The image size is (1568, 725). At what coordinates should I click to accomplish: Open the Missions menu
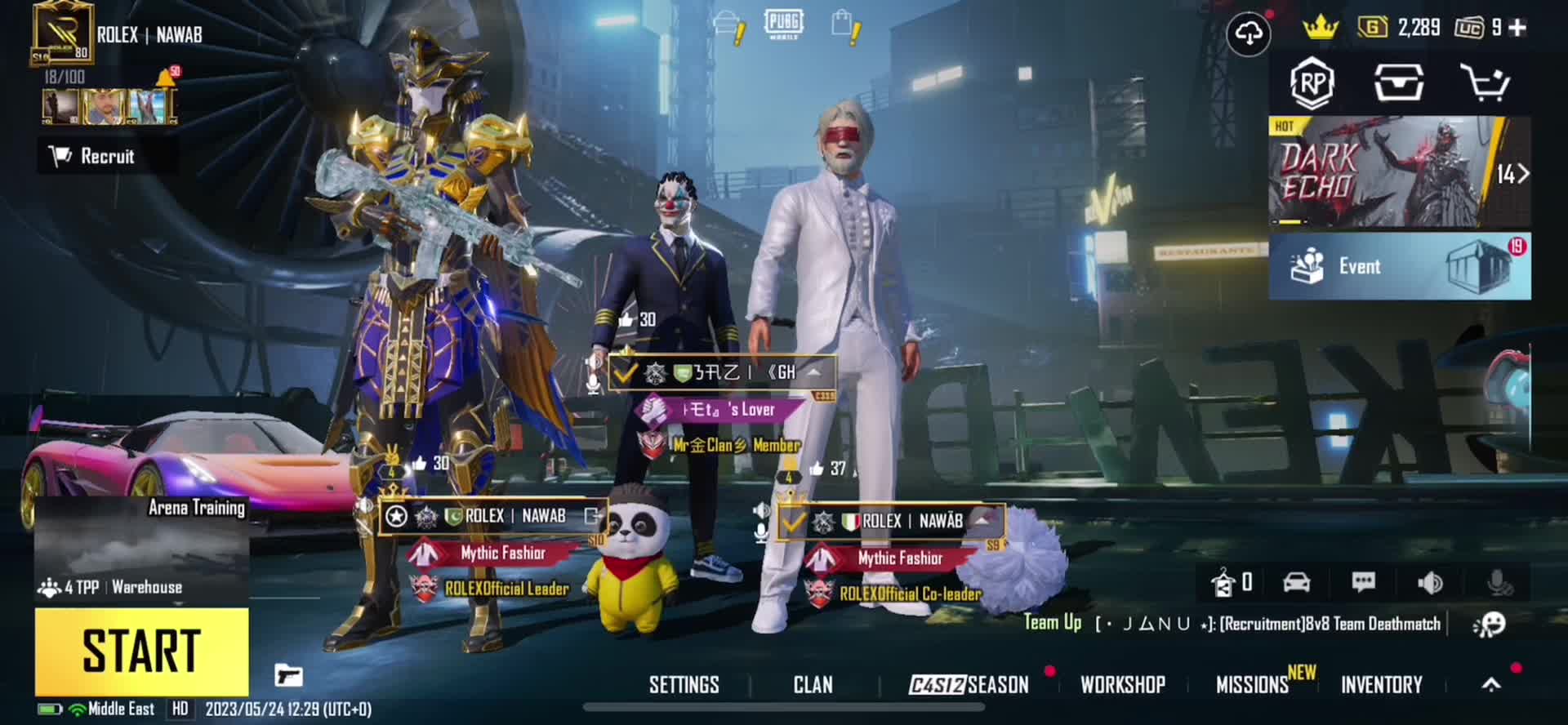tap(1252, 684)
